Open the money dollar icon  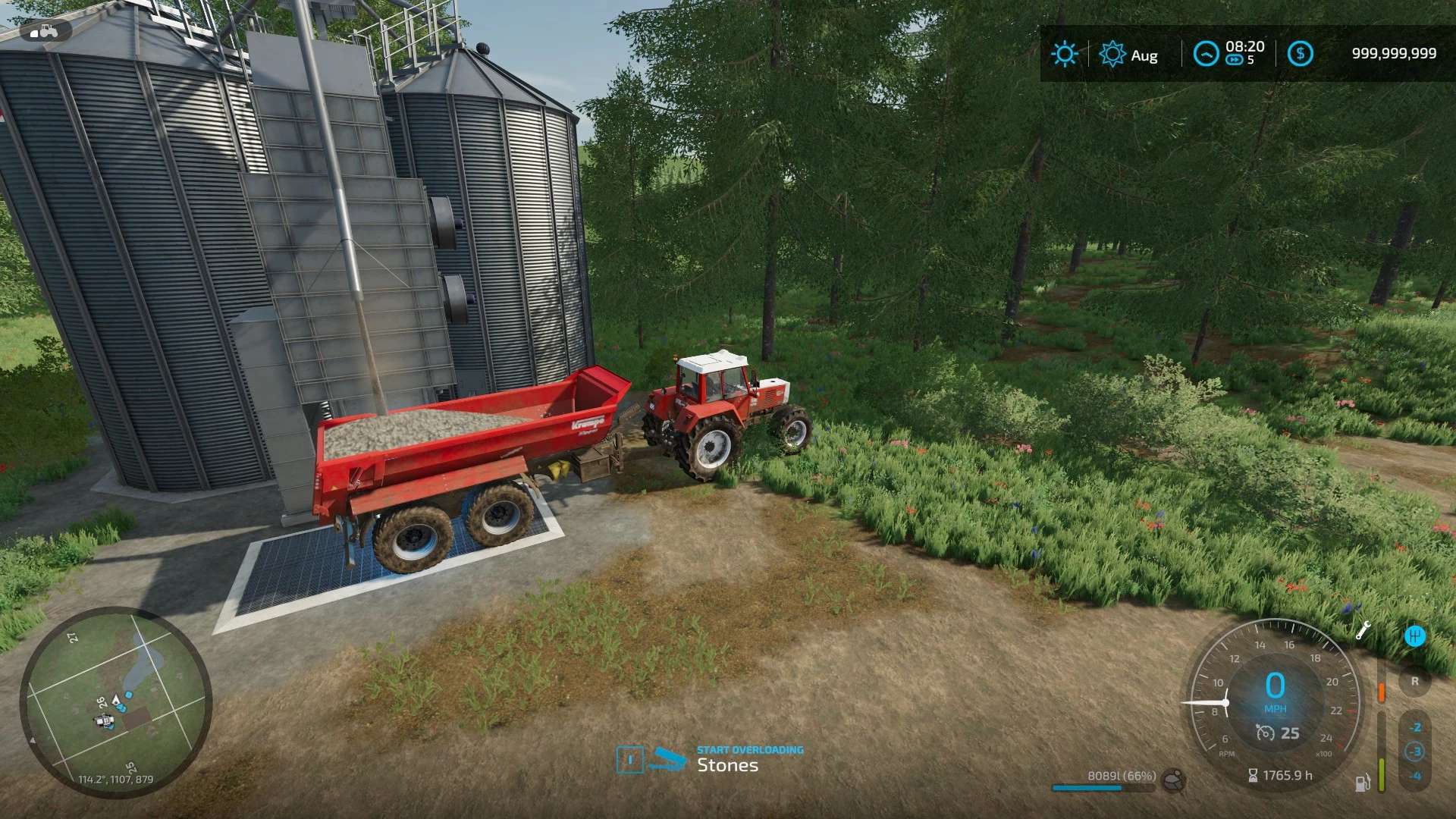coord(1301,54)
